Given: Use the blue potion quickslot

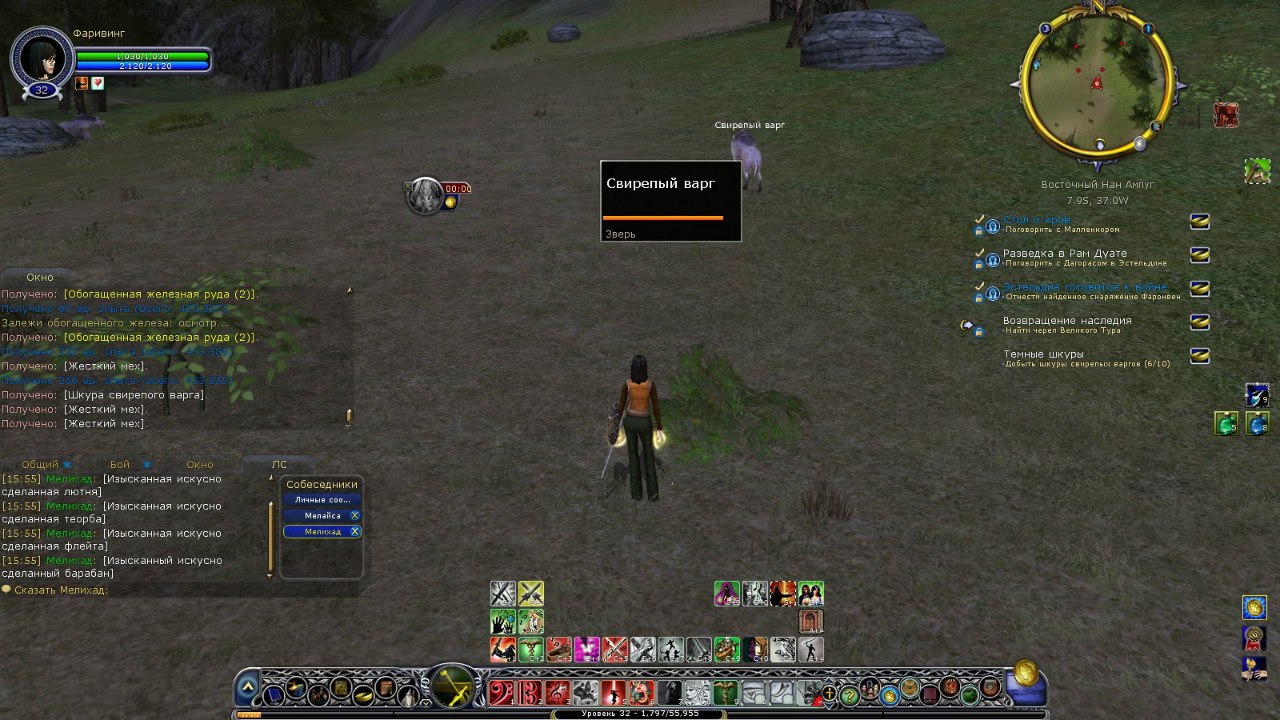Looking at the screenshot, I should pyautogui.click(x=1258, y=424).
